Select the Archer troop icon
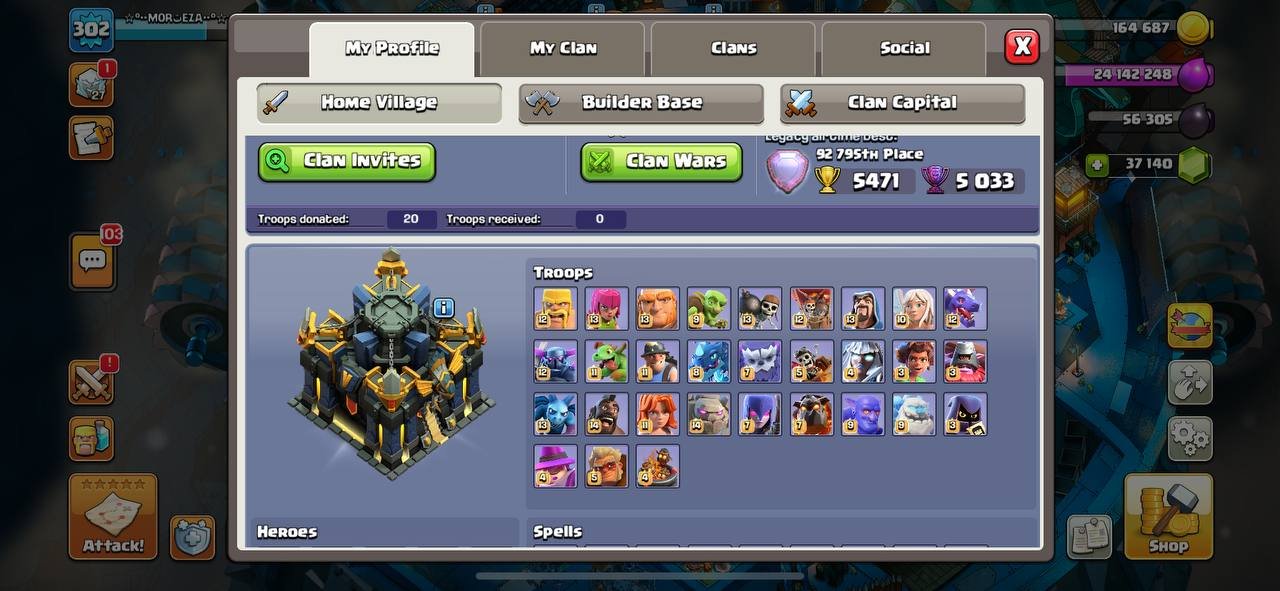 606,309
